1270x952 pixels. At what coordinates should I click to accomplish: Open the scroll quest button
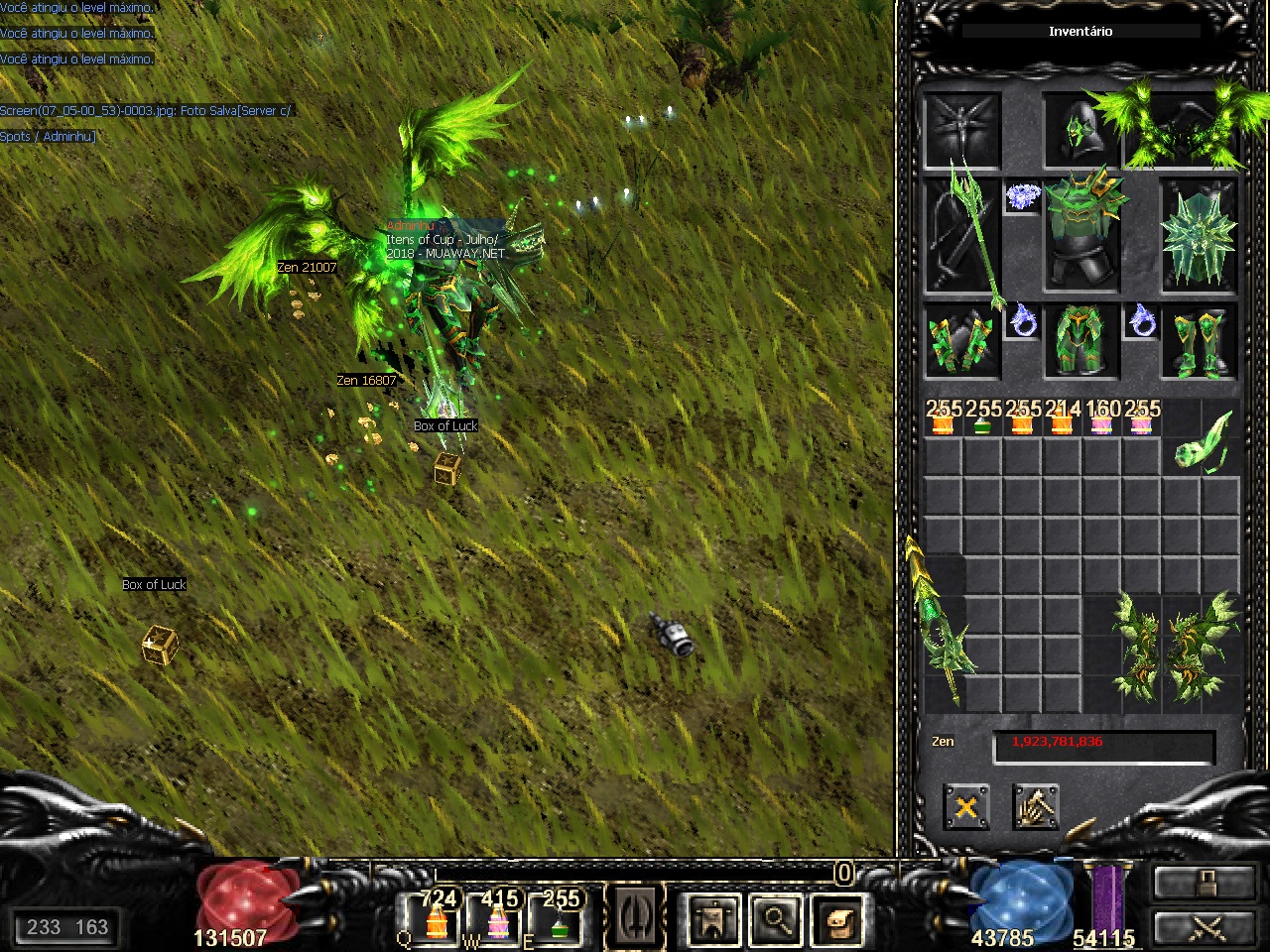tap(836, 920)
